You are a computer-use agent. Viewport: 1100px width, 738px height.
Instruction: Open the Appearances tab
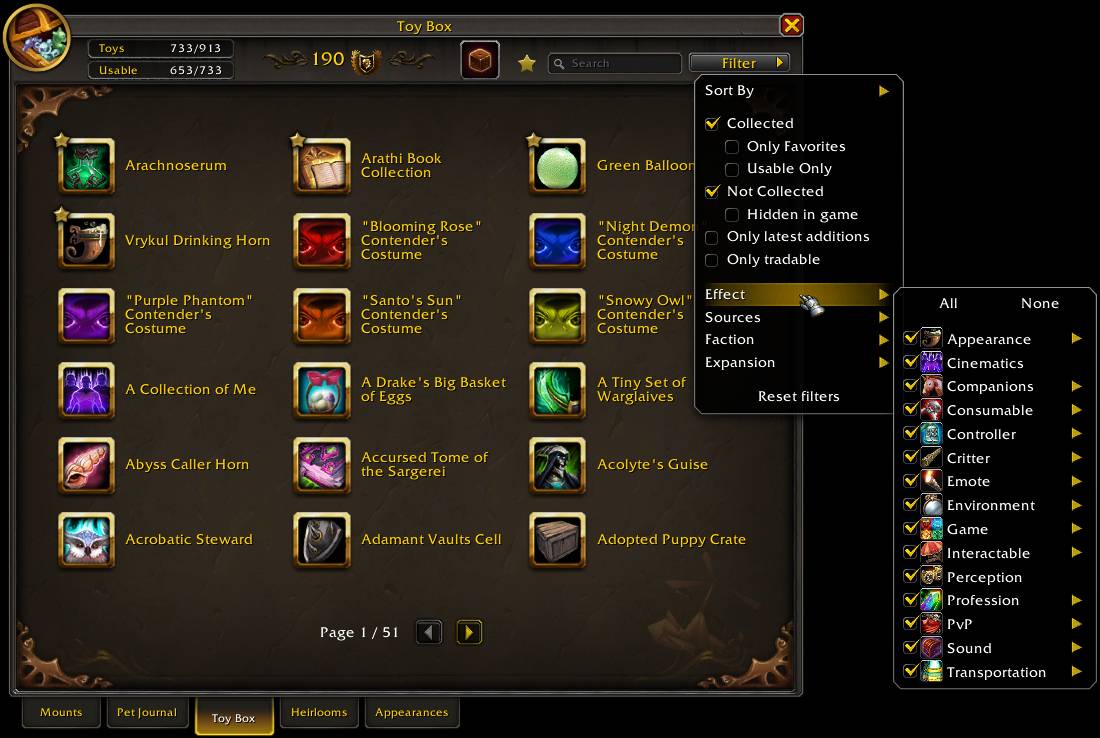click(x=411, y=713)
